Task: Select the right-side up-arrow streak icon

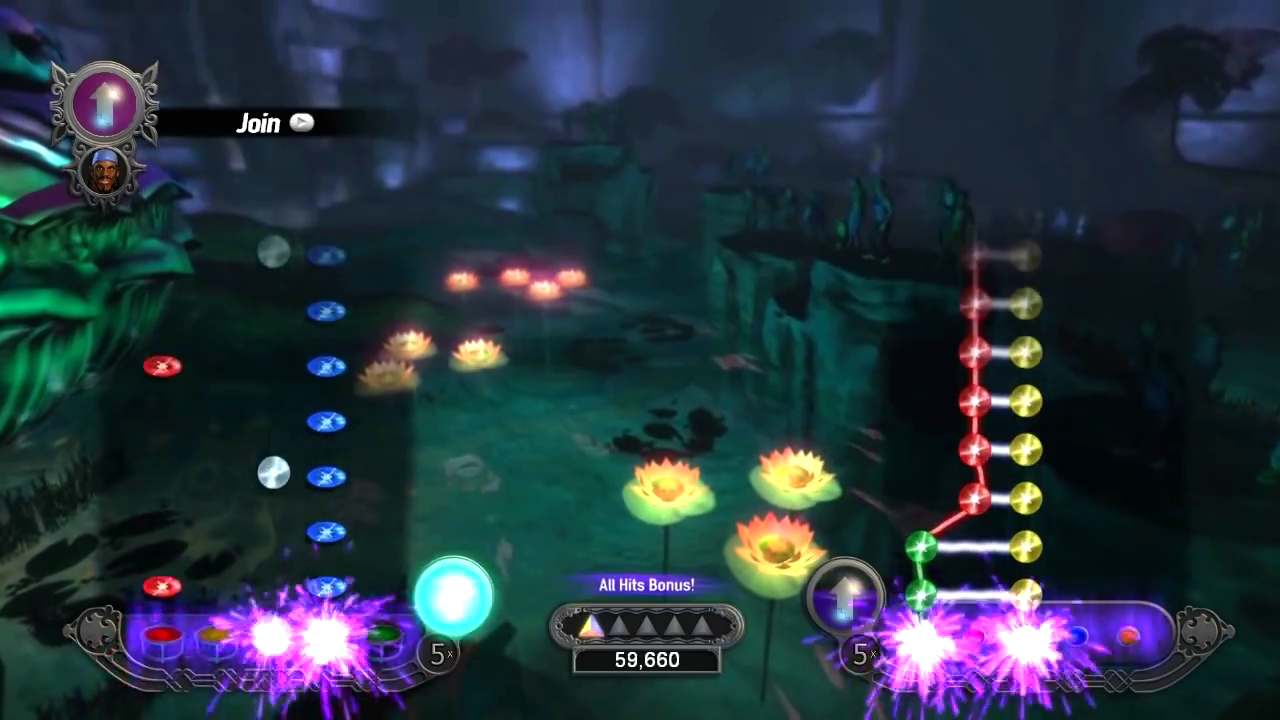Action: click(845, 598)
